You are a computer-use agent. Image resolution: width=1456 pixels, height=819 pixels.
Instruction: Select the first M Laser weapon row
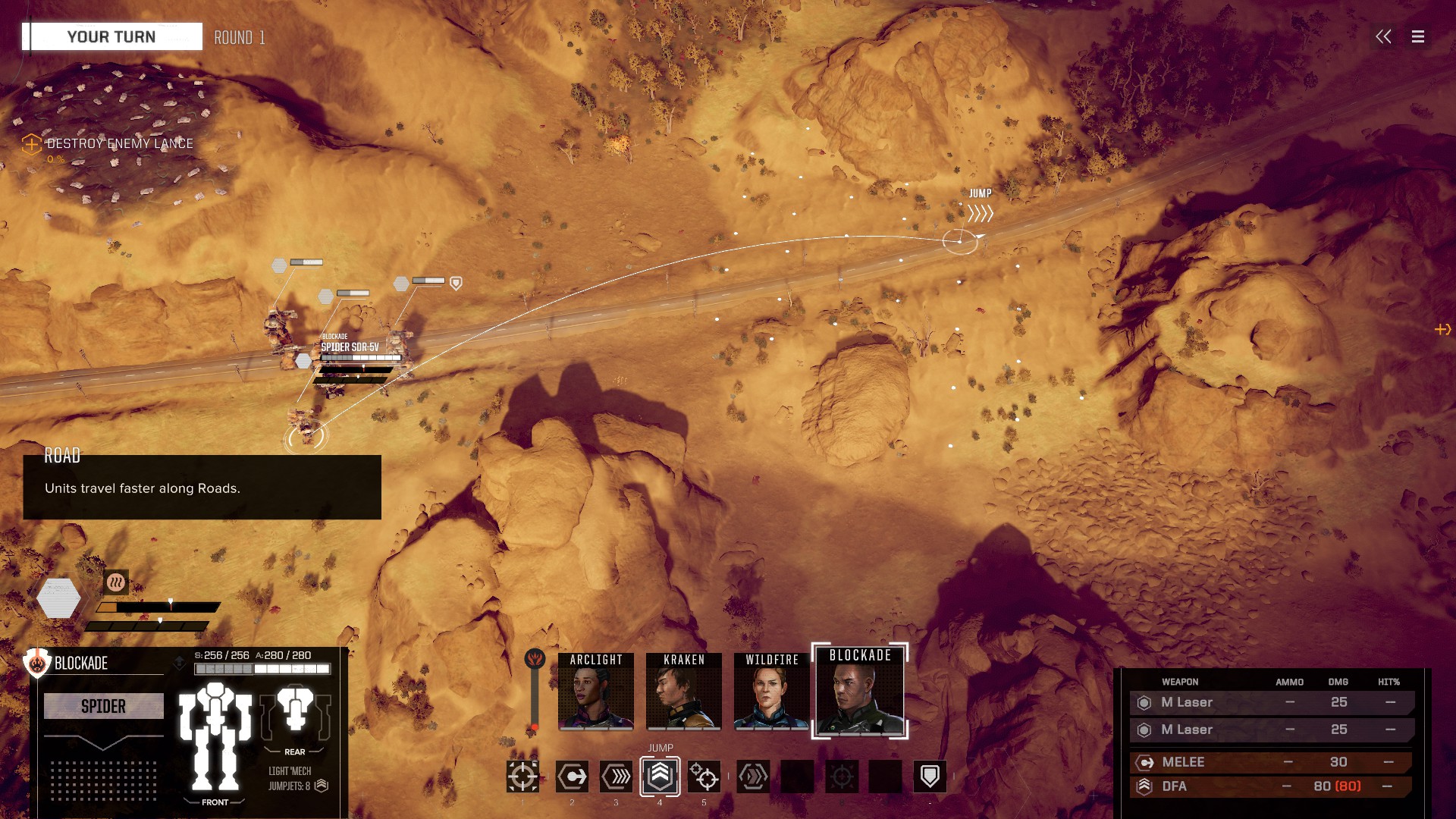1270,703
